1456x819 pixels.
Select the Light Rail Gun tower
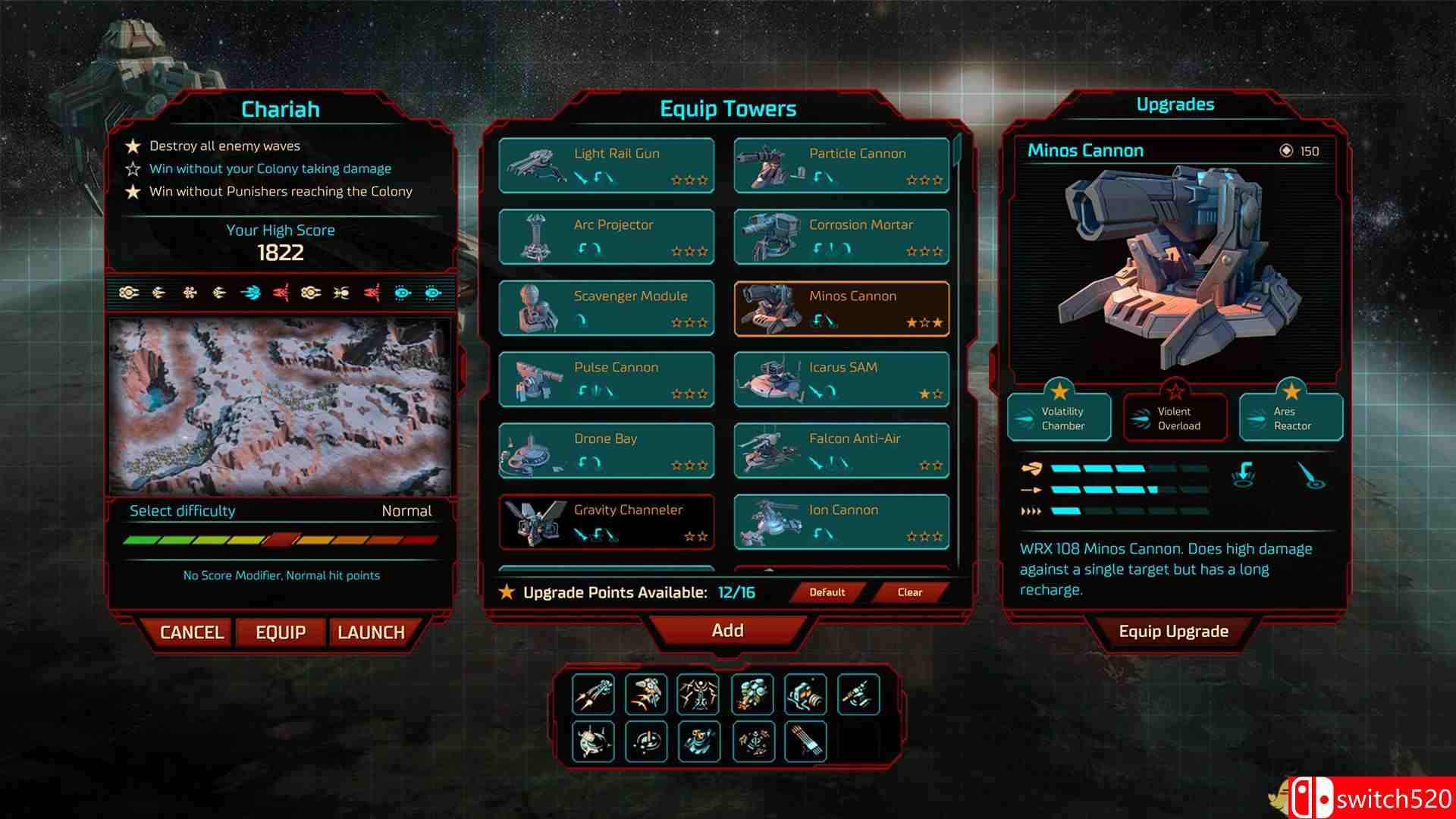[607, 165]
